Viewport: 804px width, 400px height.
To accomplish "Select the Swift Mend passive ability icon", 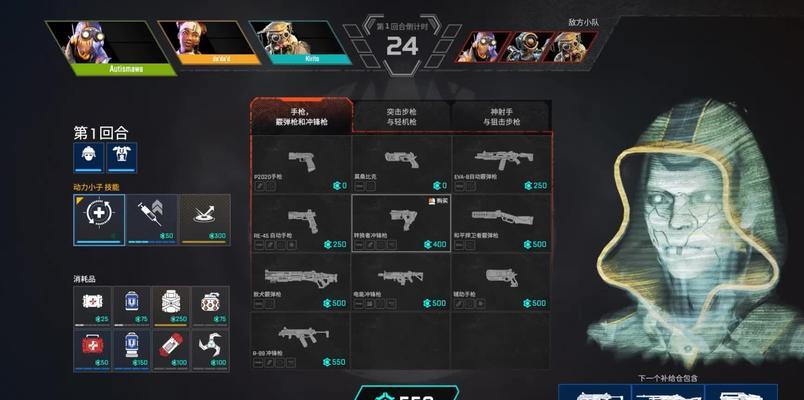I will point(99,217).
